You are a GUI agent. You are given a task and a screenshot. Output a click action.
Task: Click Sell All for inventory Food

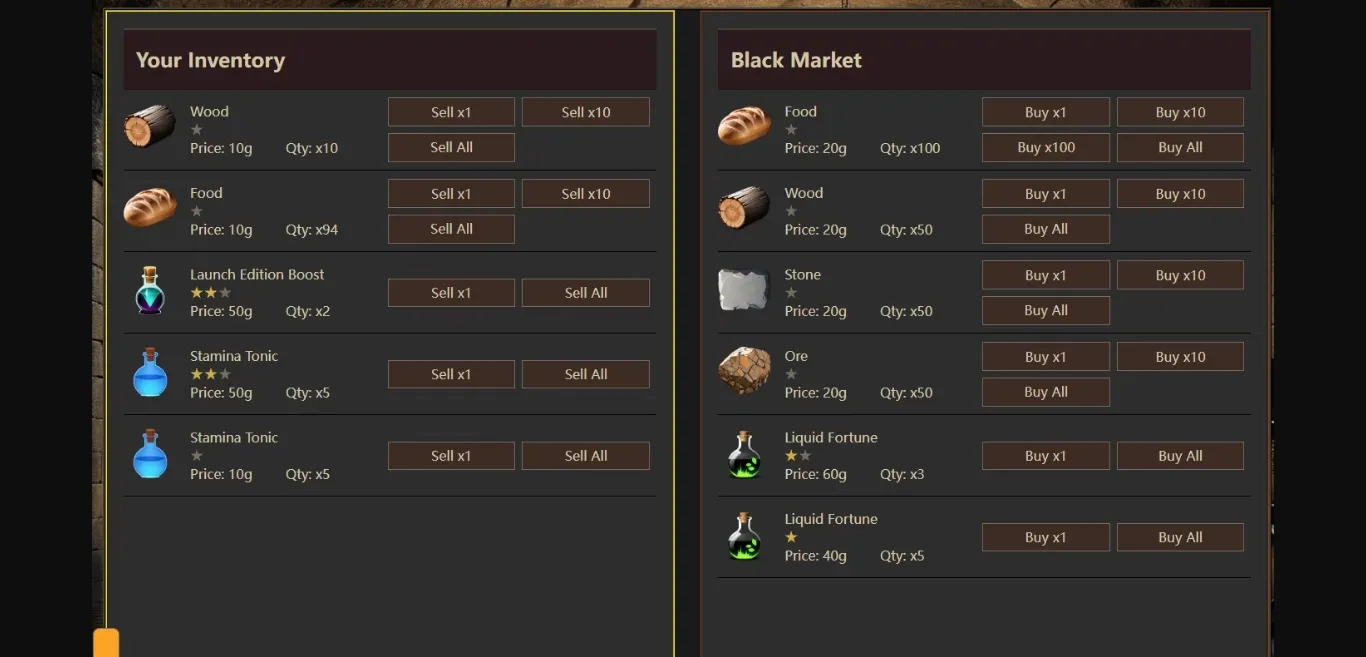tap(451, 229)
